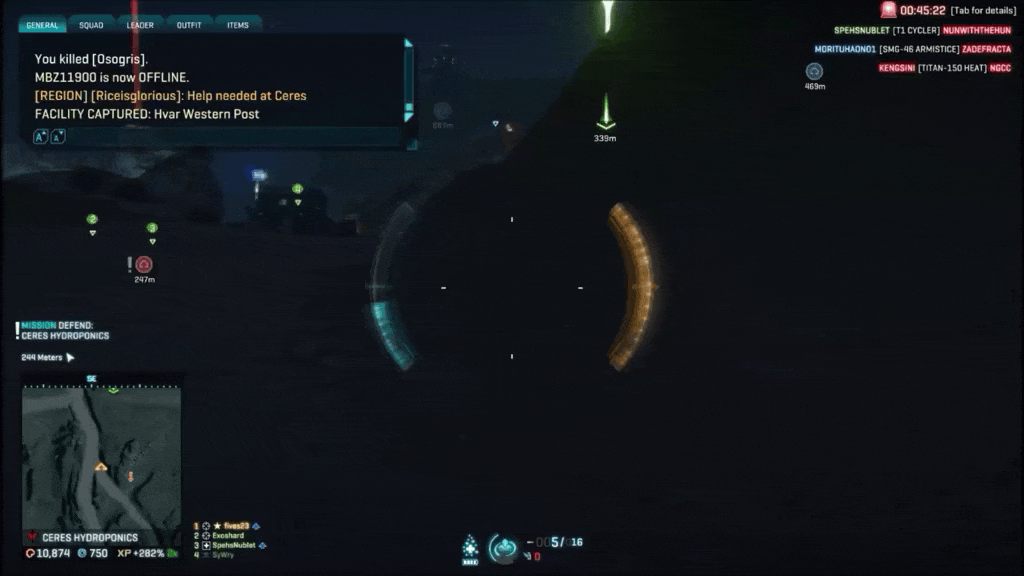Switch to the Squad chat tab

coord(91,25)
